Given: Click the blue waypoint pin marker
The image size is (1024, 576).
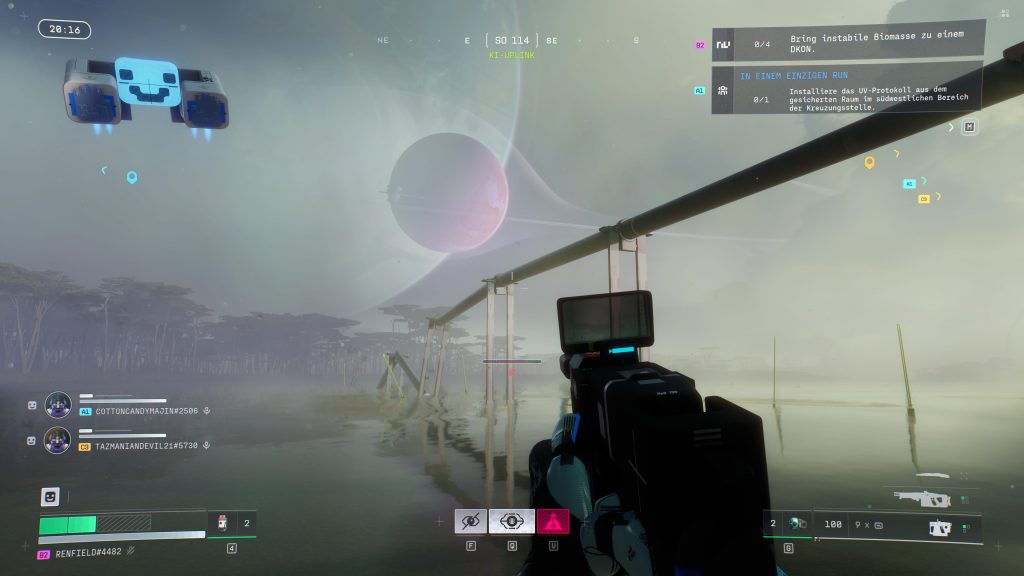Looking at the screenshot, I should pyautogui.click(x=131, y=177).
